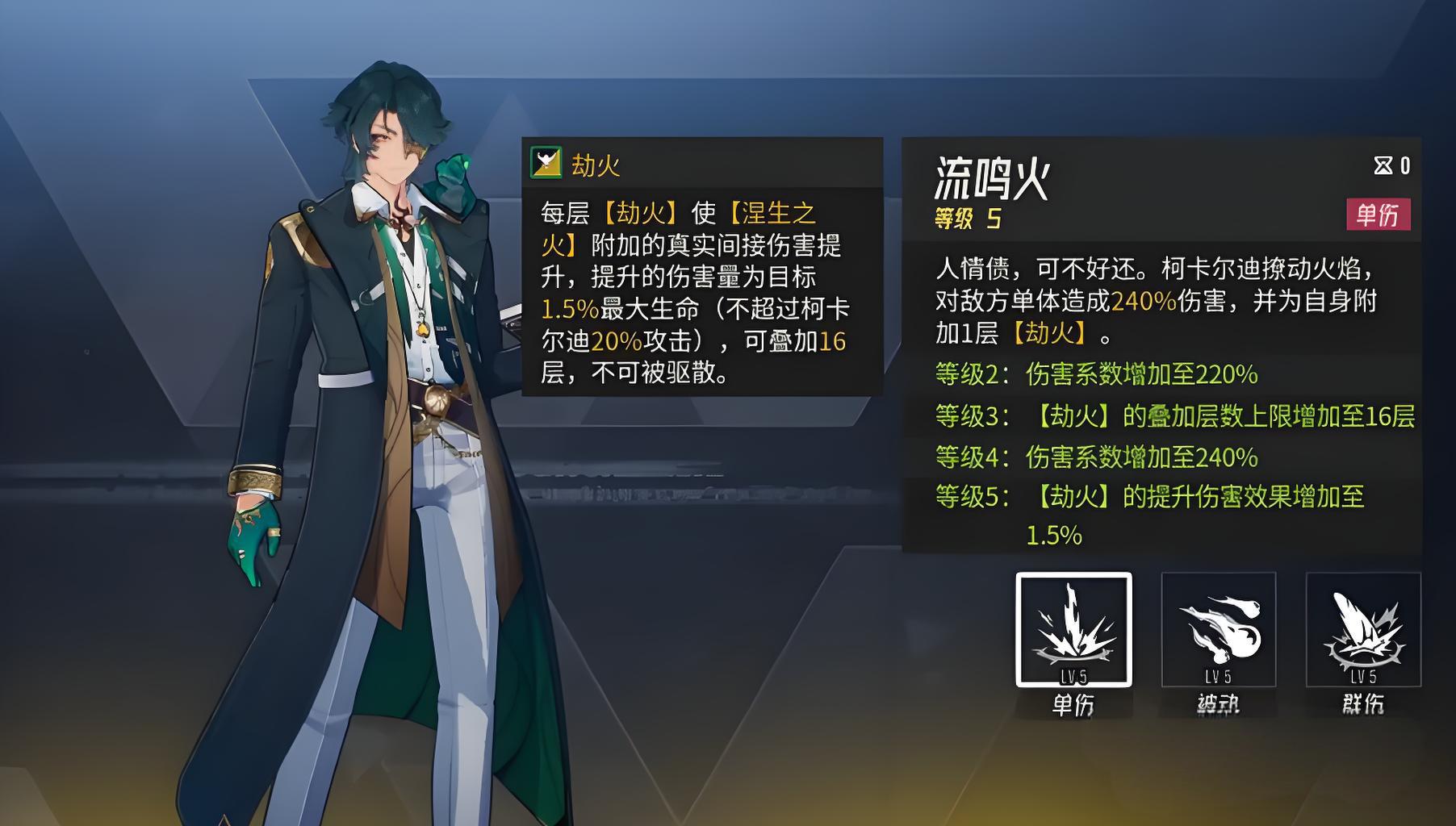Viewport: 1456px width, 826px height.
Task: Select the 单伤 single-target skill icon
Action: click(1073, 630)
